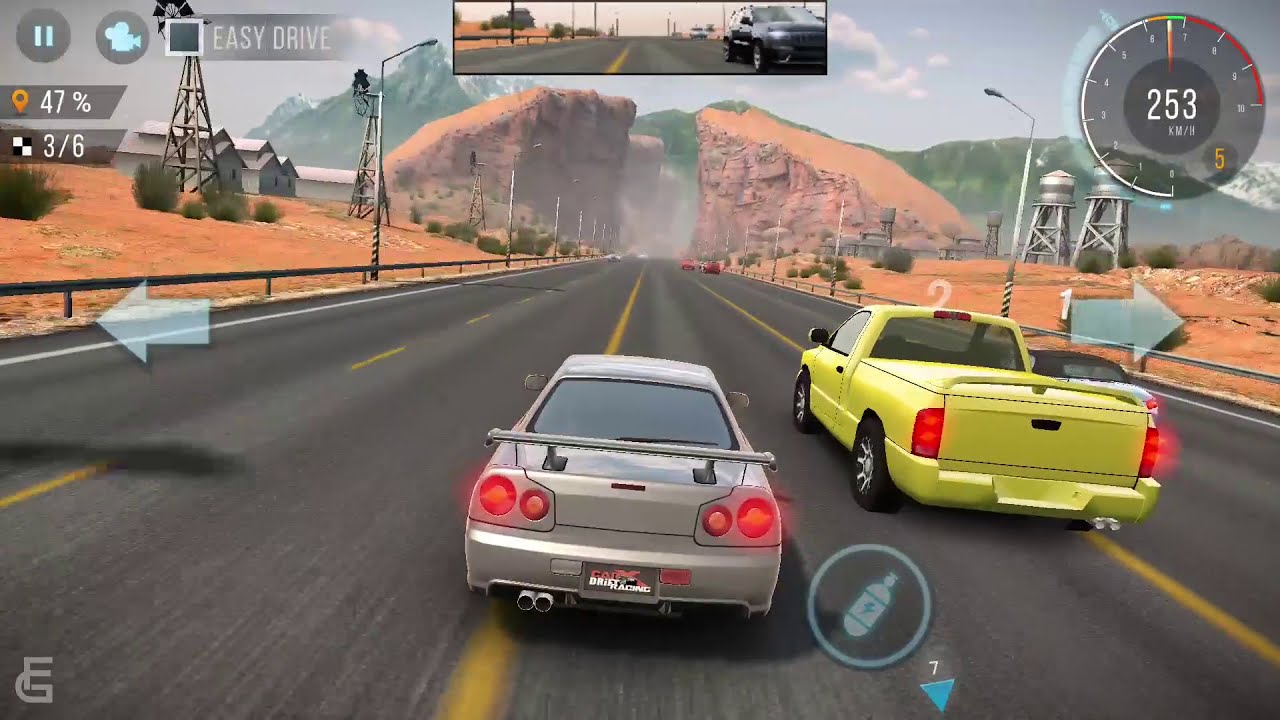The width and height of the screenshot is (1280, 720).
Task: Toggle the Easy Drive checkbox
Action: tap(185, 38)
